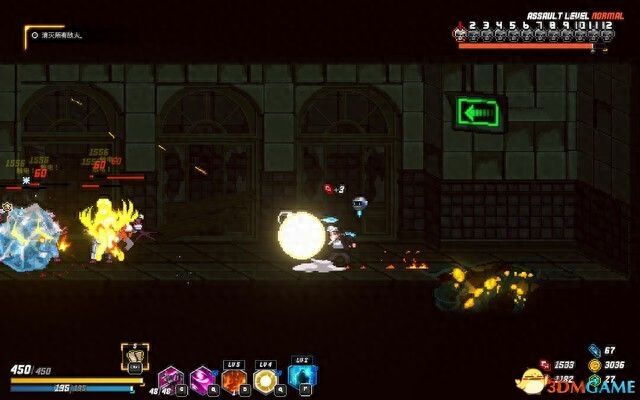Viewport: 640px width, 400px height.
Task: Click the wave 6 skull marker
Action: 526,33
